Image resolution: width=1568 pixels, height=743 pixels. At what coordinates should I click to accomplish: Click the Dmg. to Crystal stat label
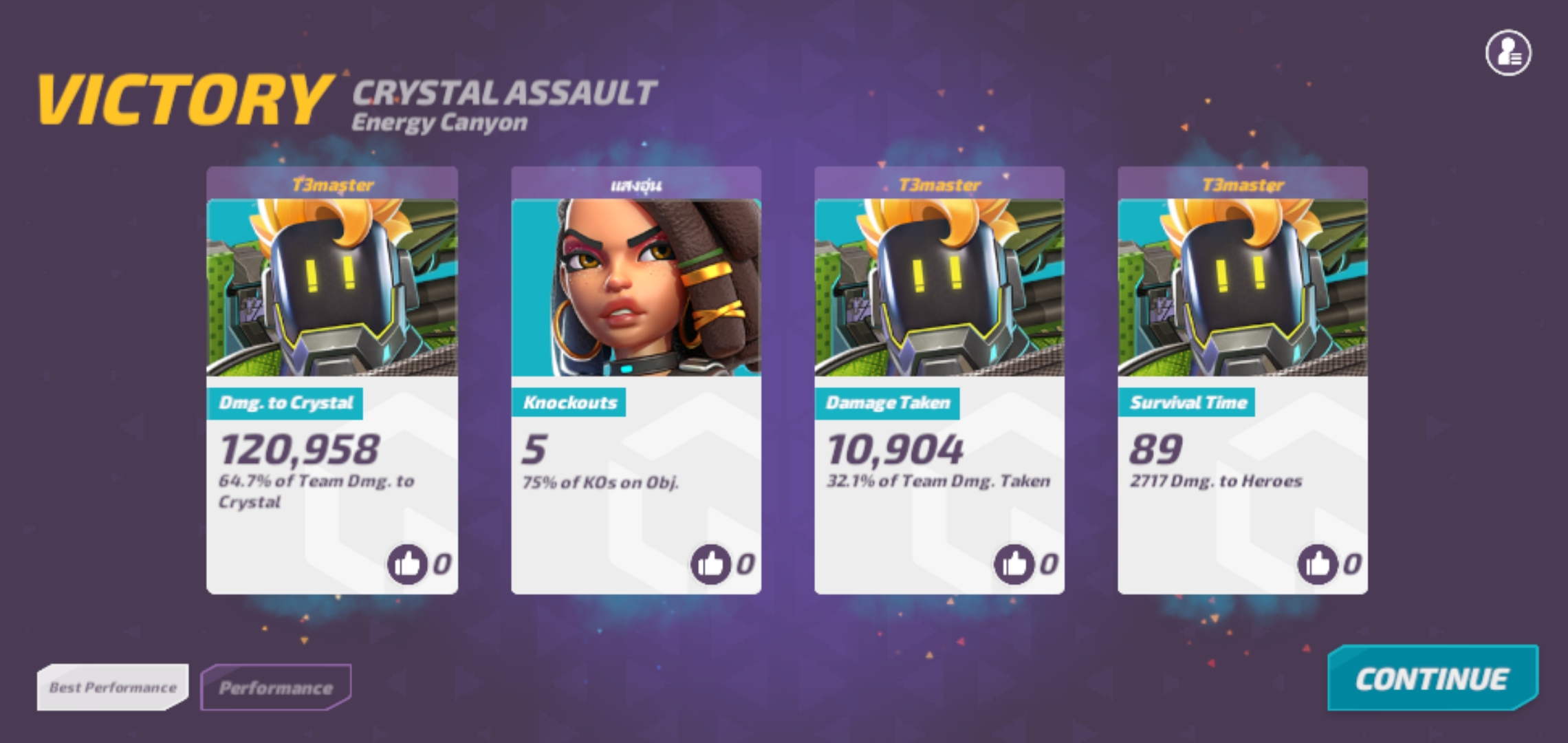[x=287, y=402]
